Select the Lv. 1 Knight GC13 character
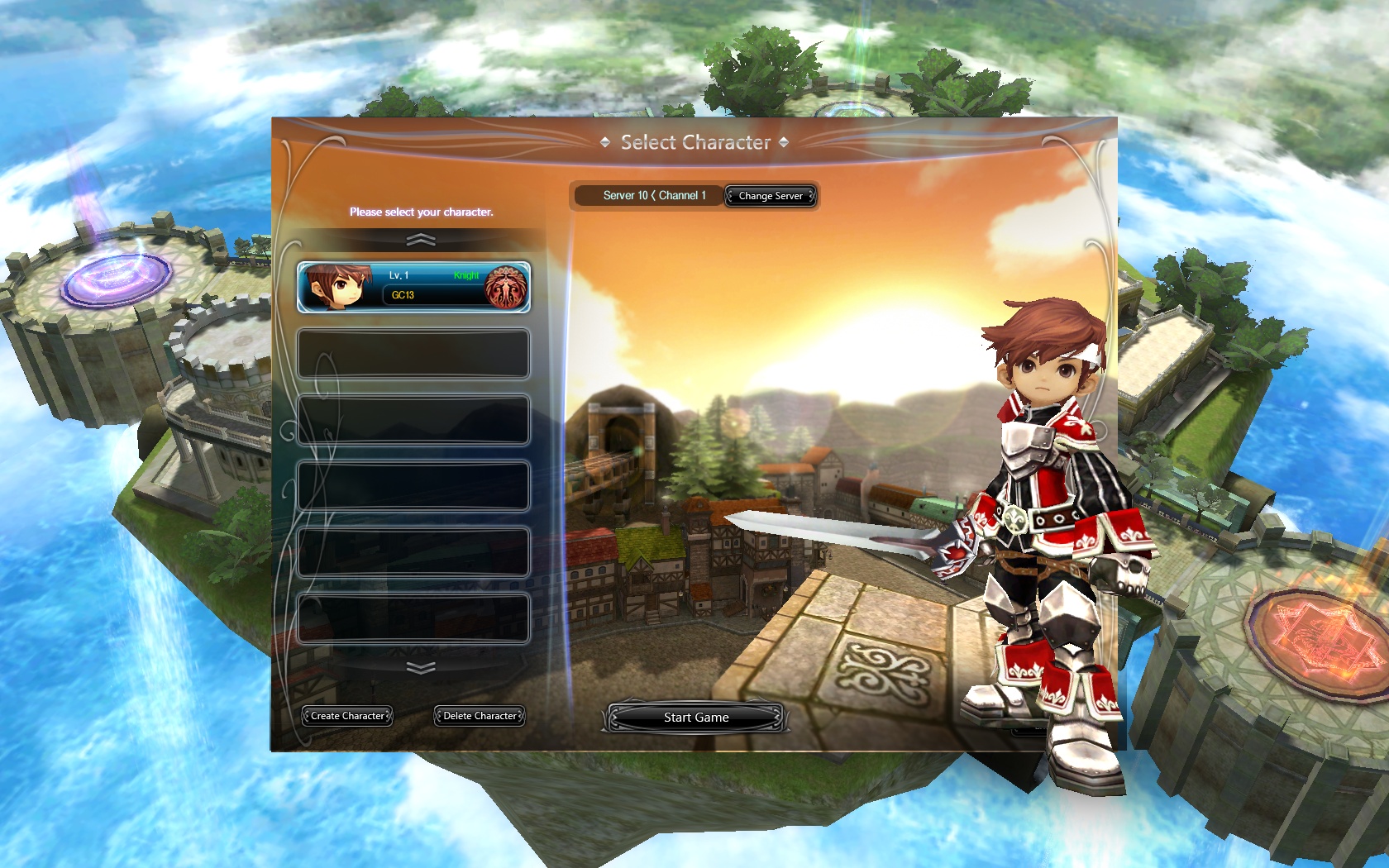 point(413,287)
